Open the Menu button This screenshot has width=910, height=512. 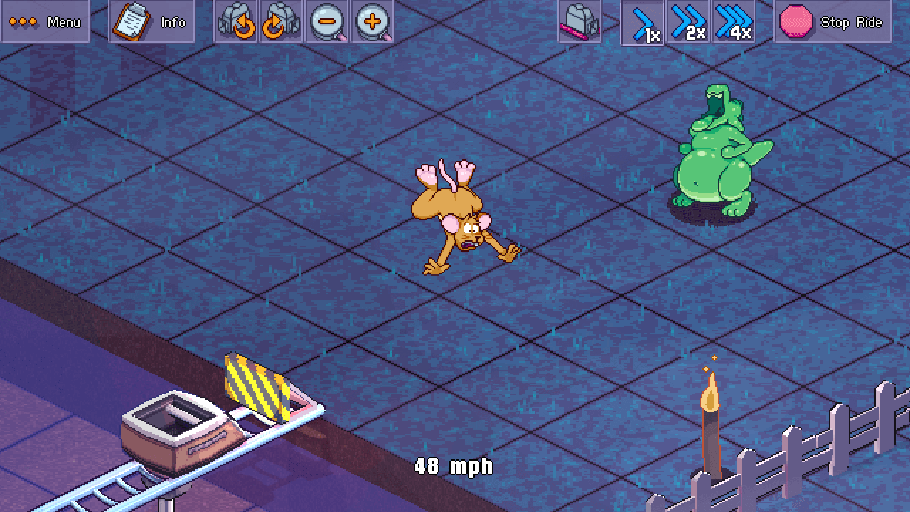tap(44, 21)
